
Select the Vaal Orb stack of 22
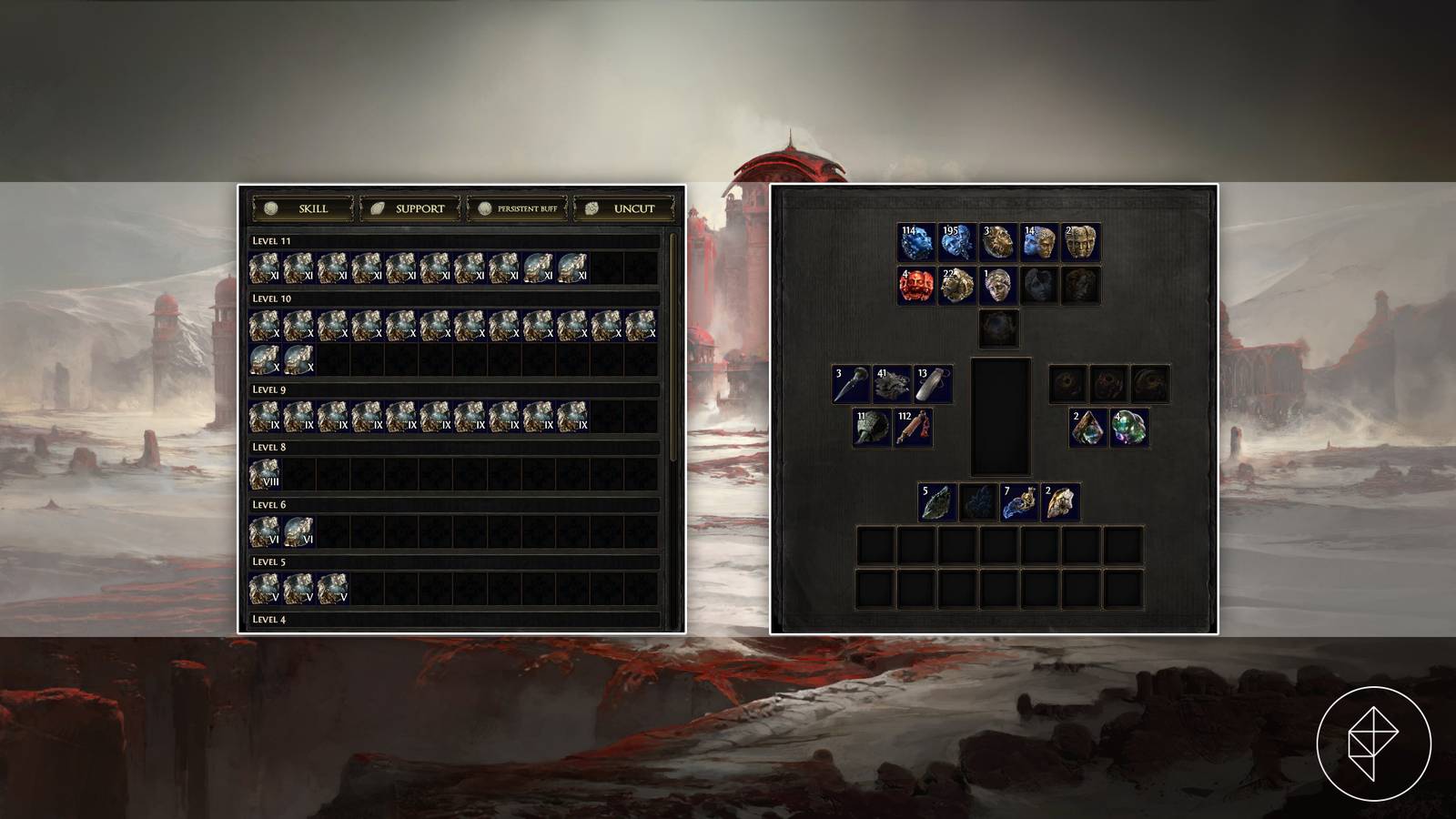click(x=955, y=284)
